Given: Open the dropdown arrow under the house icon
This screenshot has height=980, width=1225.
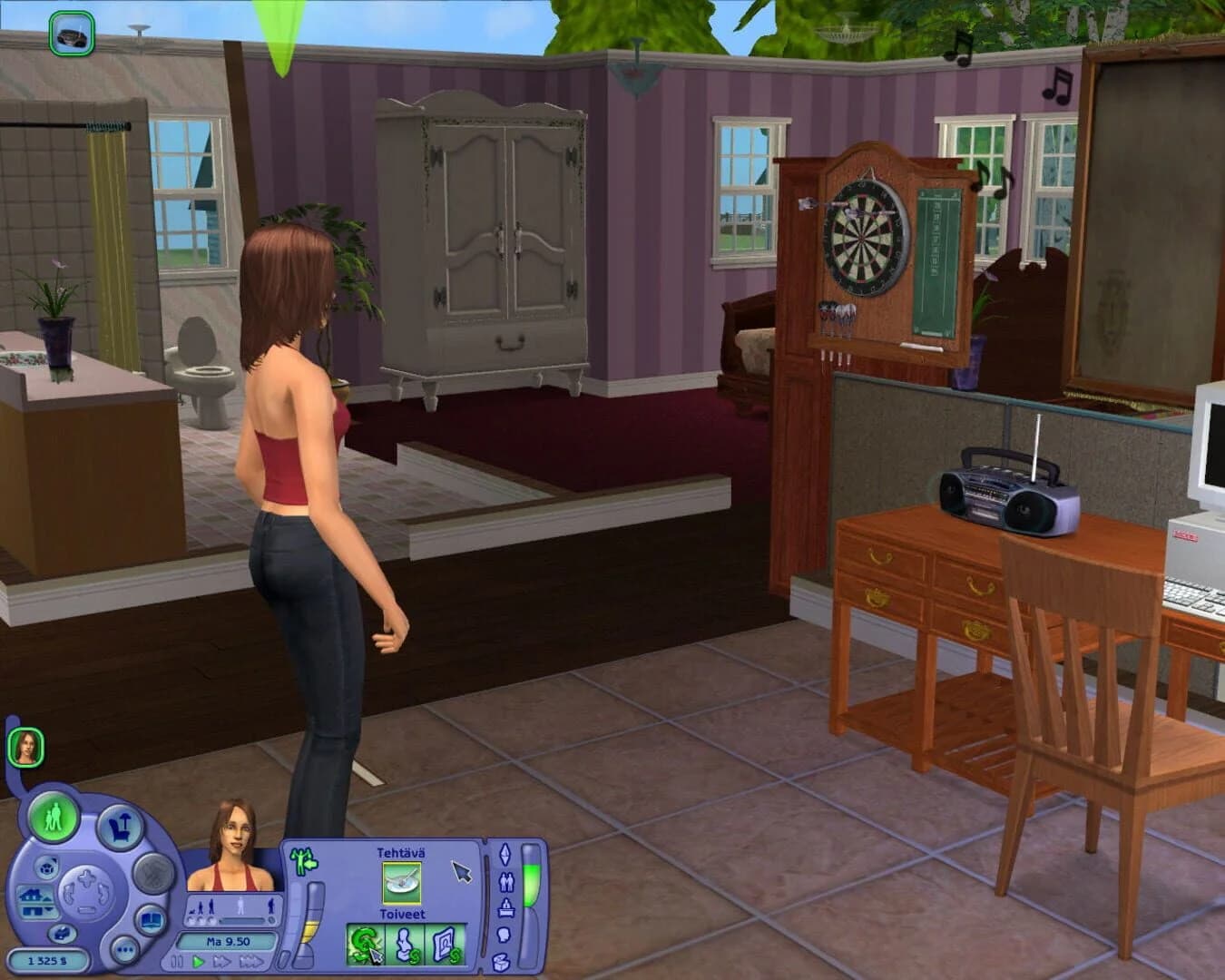Looking at the screenshot, I should coord(49,907).
